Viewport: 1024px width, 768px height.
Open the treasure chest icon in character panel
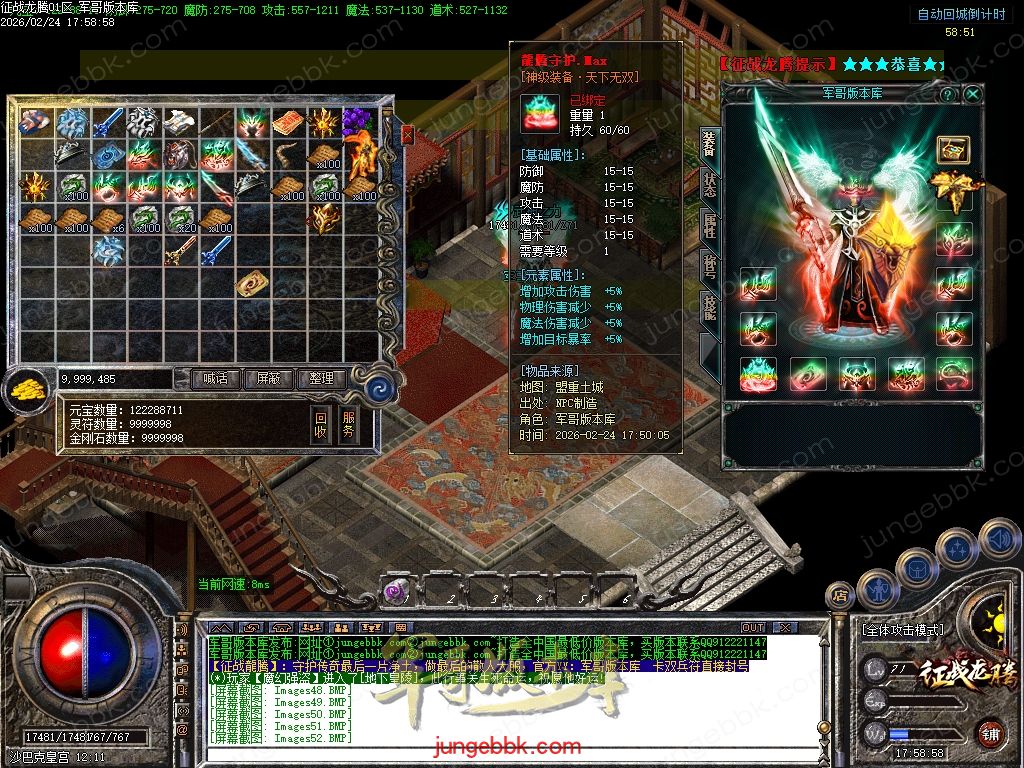click(952, 149)
